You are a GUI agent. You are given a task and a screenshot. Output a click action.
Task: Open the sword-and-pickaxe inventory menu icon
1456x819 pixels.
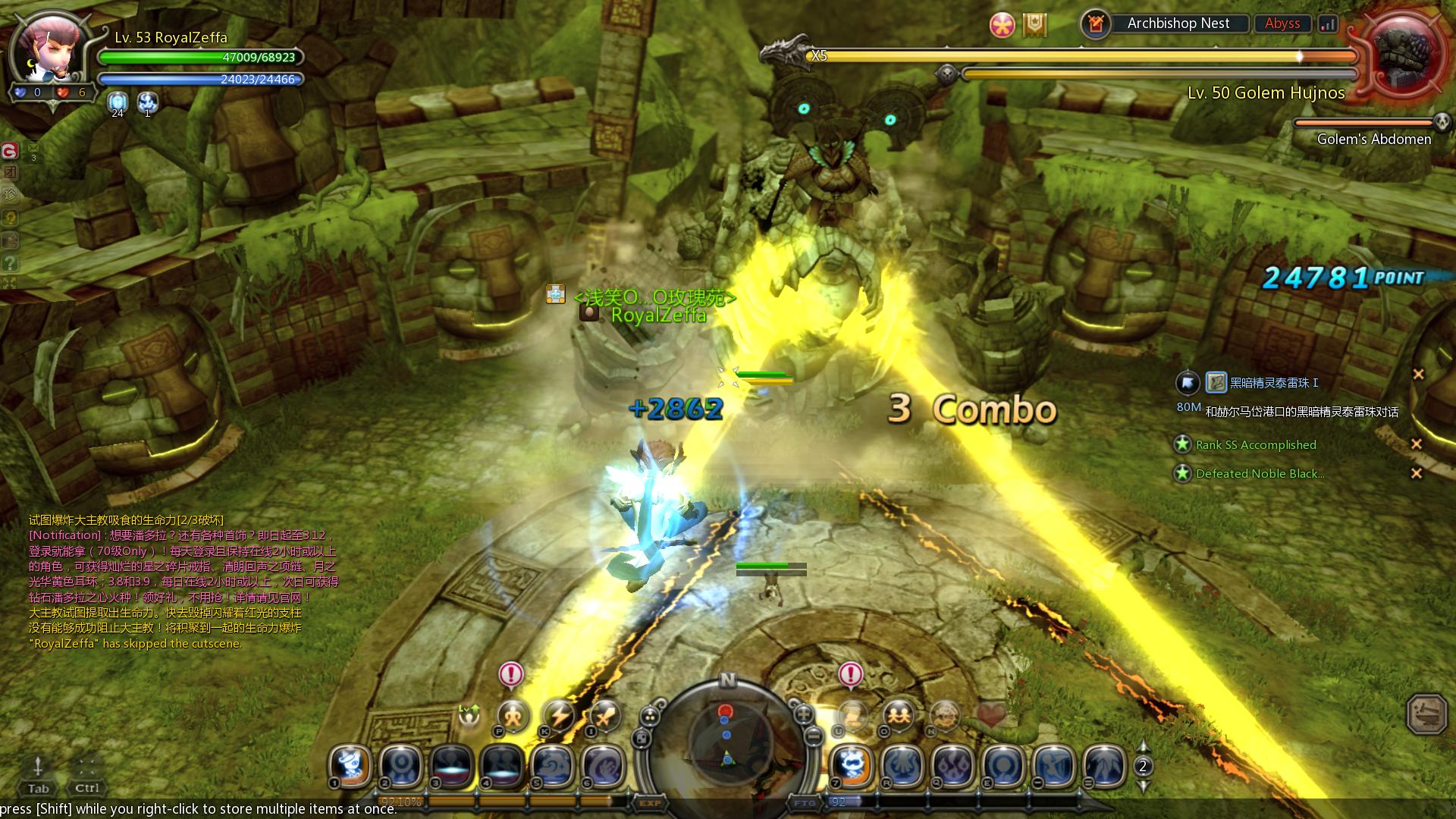[x=605, y=715]
